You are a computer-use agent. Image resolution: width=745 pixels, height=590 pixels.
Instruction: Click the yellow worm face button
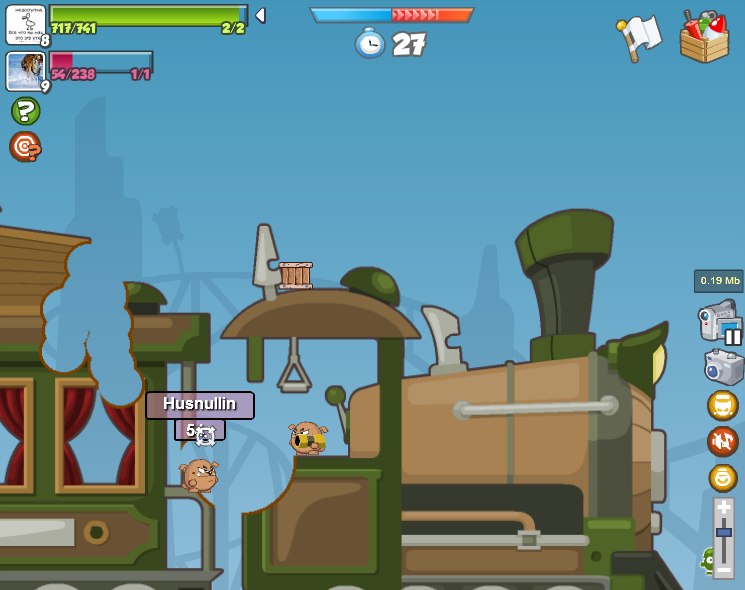pyautogui.click(x=722, y=405)
